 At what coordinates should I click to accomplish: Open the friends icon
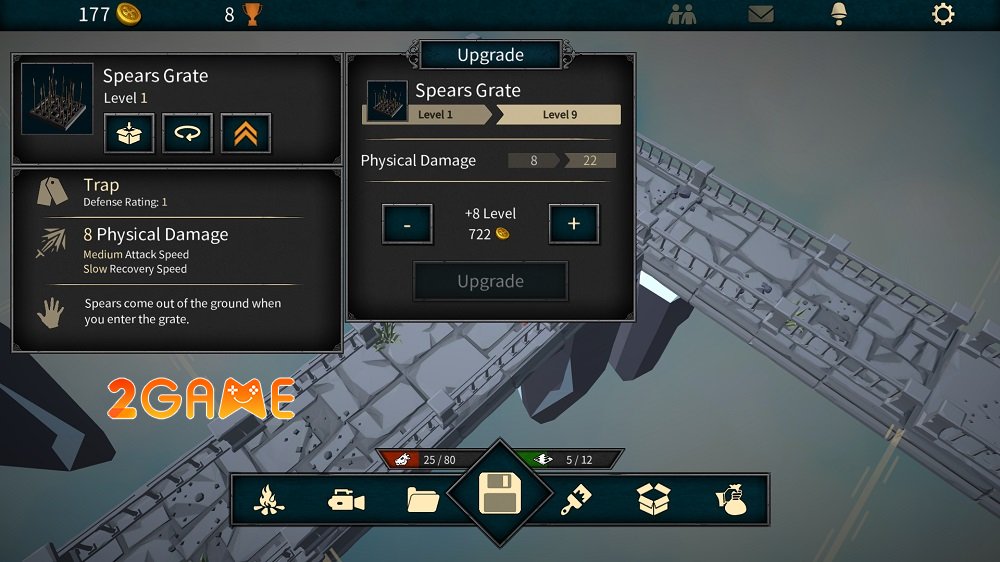point(683,14)
